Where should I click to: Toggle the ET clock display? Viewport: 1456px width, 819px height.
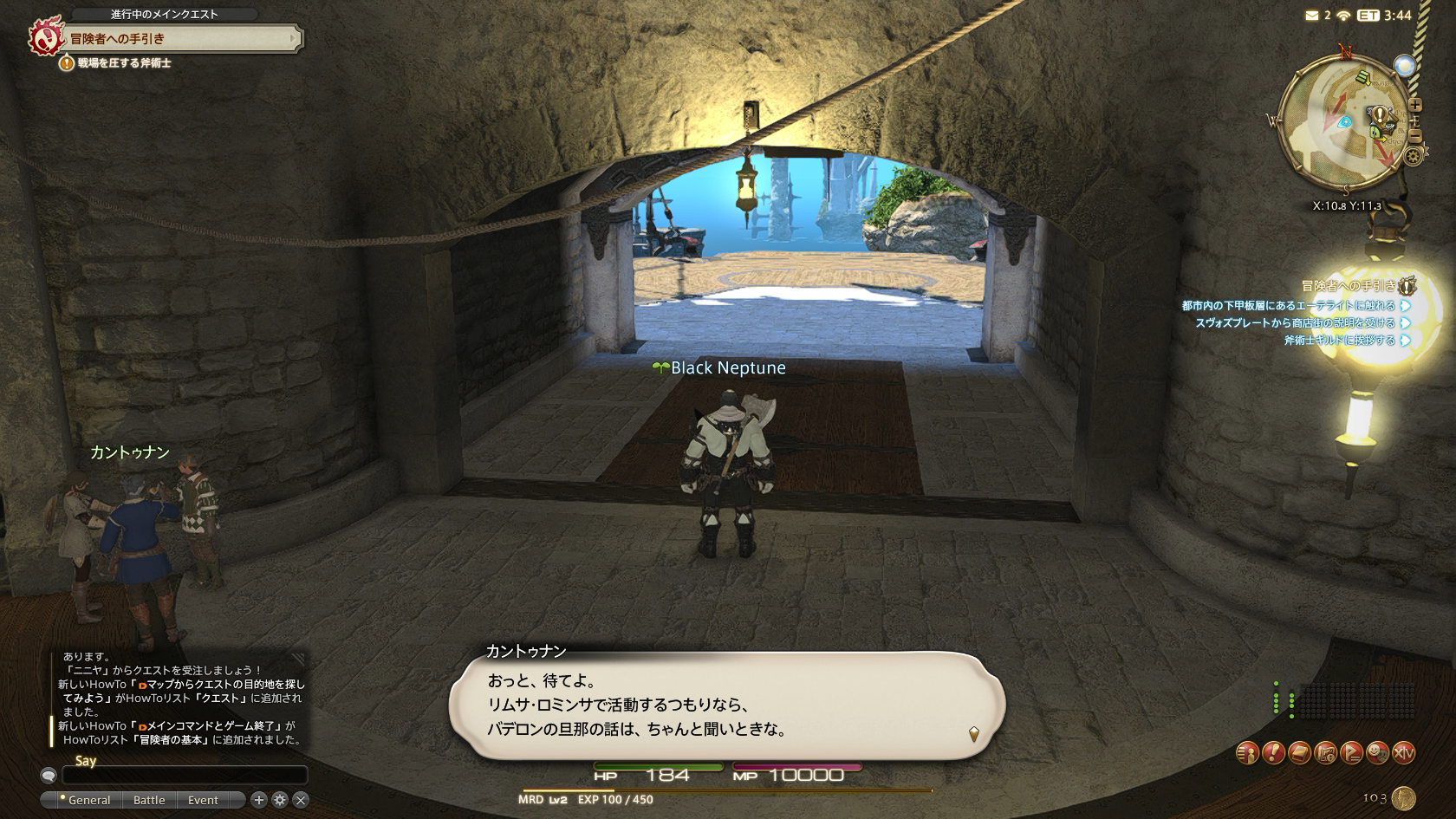pyautogui.click(x=1368, y=15)
